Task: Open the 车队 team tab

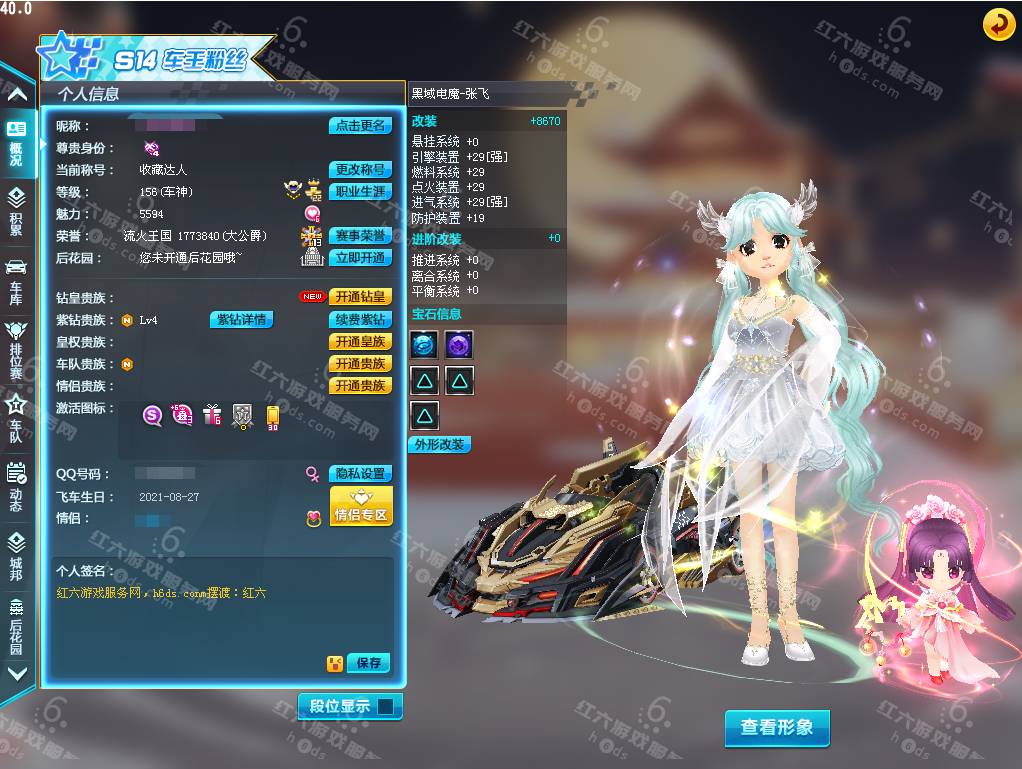Action: [x=16, y=418]
